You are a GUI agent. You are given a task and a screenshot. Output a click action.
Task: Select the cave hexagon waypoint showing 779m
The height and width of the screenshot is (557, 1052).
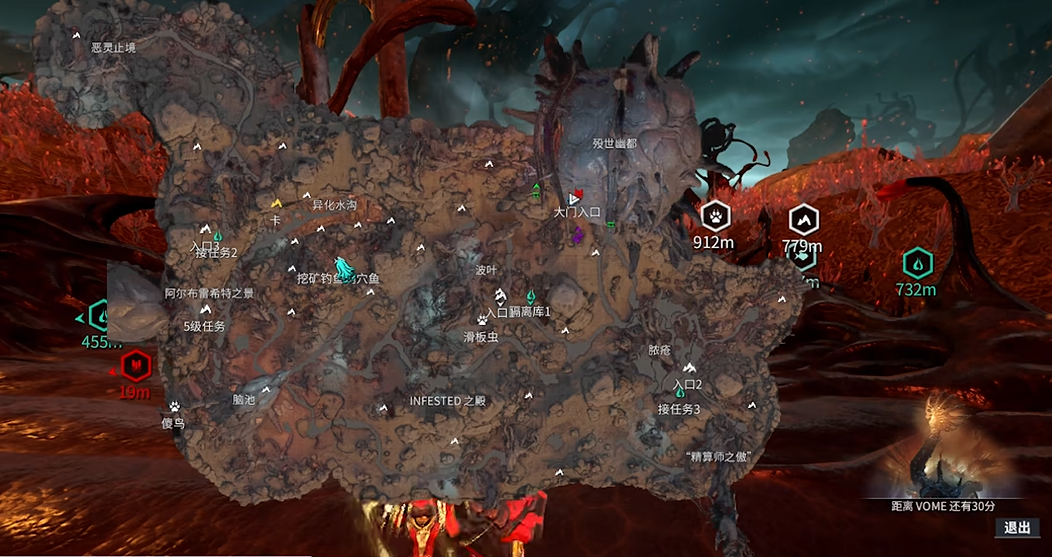[802, 220]
